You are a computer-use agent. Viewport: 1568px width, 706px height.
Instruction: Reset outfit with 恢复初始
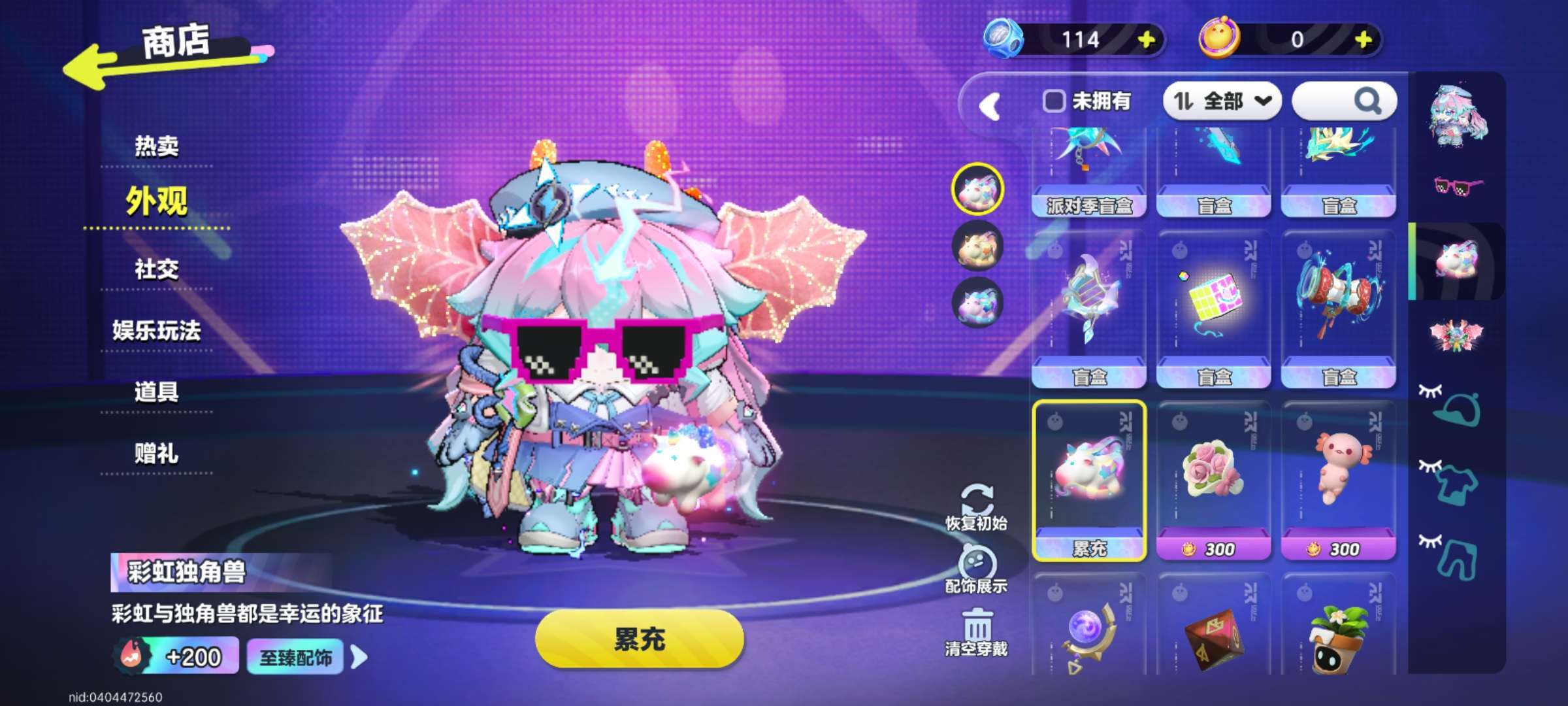click(976, 507)
